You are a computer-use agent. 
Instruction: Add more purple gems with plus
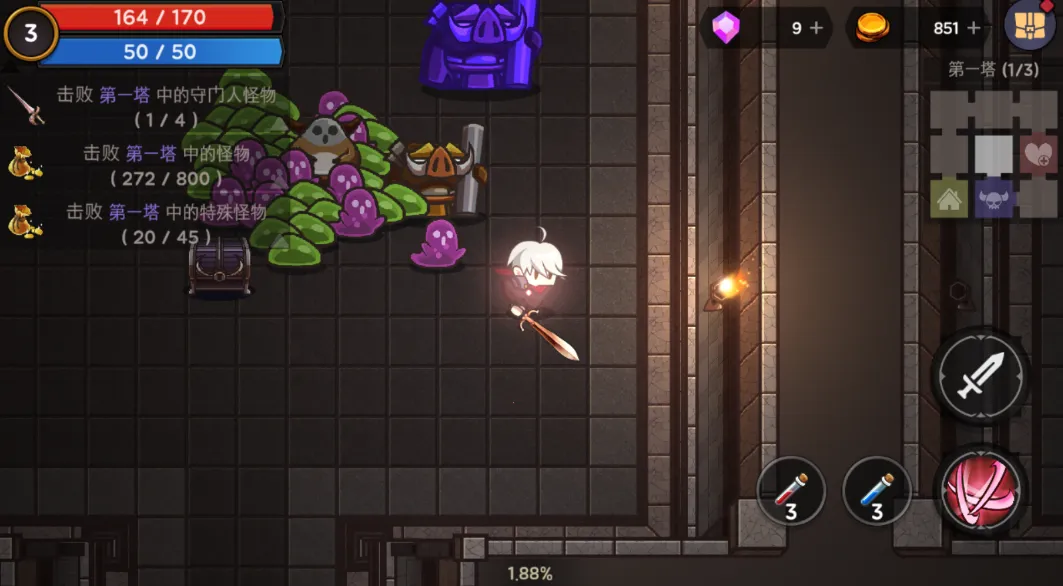pos(816,28)
